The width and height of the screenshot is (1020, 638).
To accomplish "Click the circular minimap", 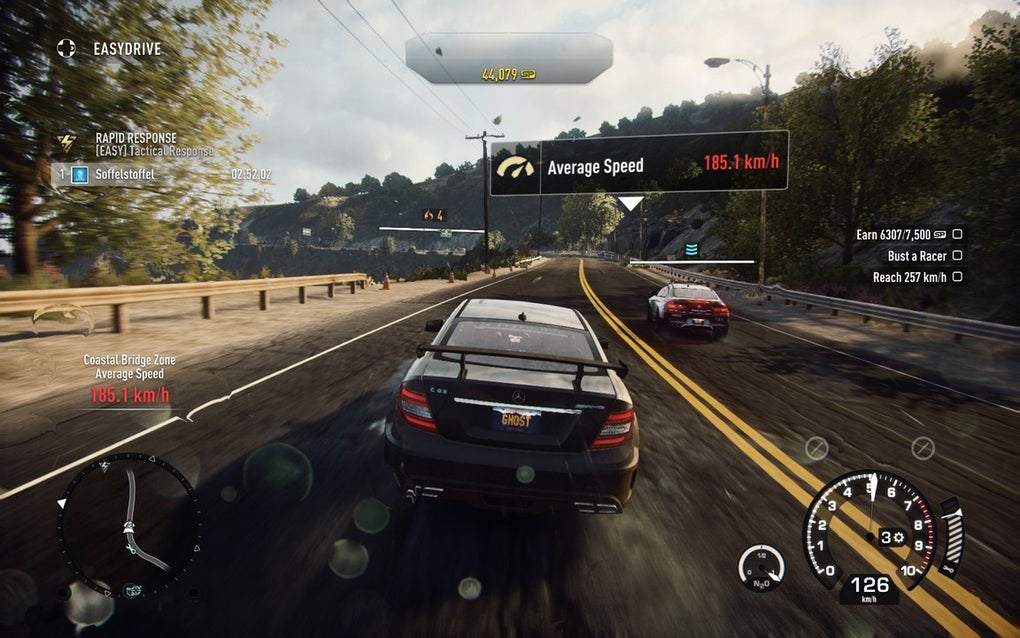I will [x=129, y=524].
